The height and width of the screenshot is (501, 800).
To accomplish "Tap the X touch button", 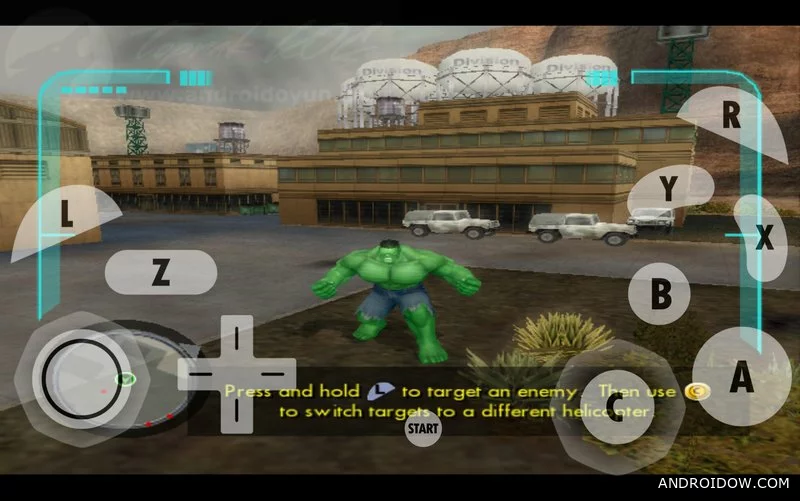I will (764, 238).
